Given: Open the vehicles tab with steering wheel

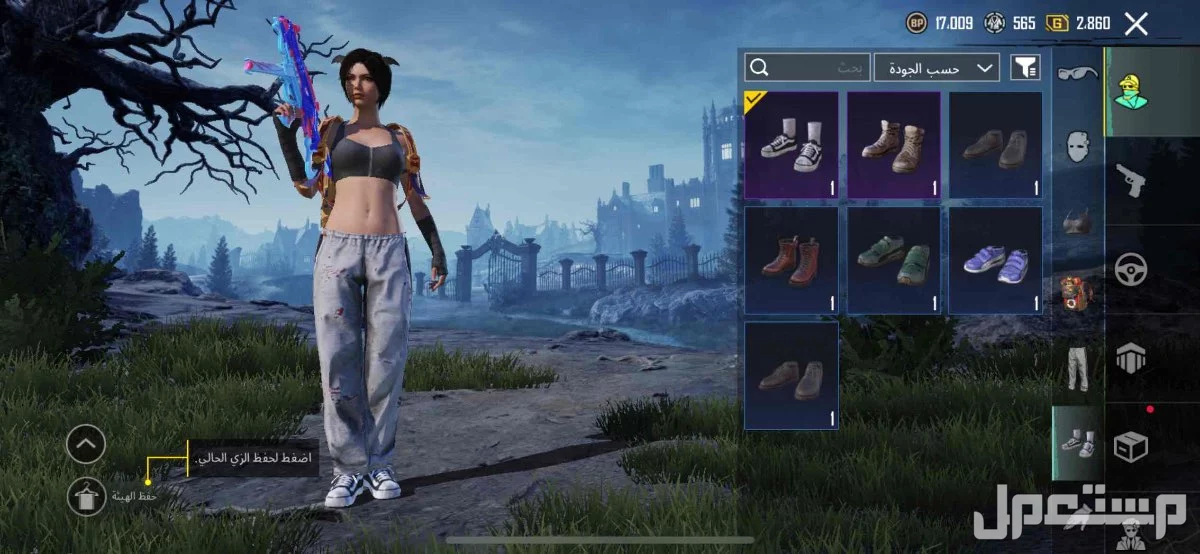Looking at the screenshot, I should [x=1131, y=269].
